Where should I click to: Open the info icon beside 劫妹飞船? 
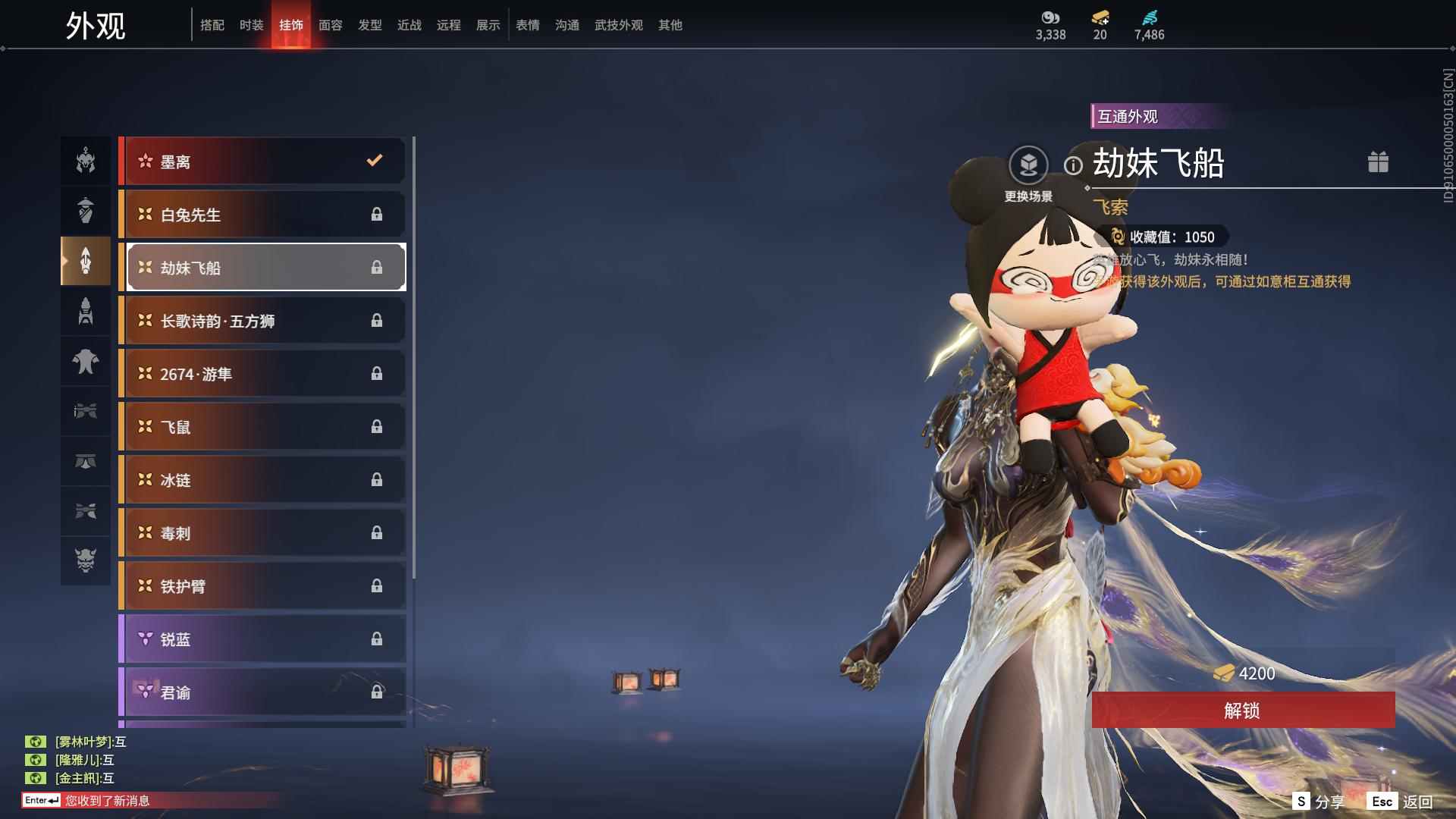(1073, 165)
